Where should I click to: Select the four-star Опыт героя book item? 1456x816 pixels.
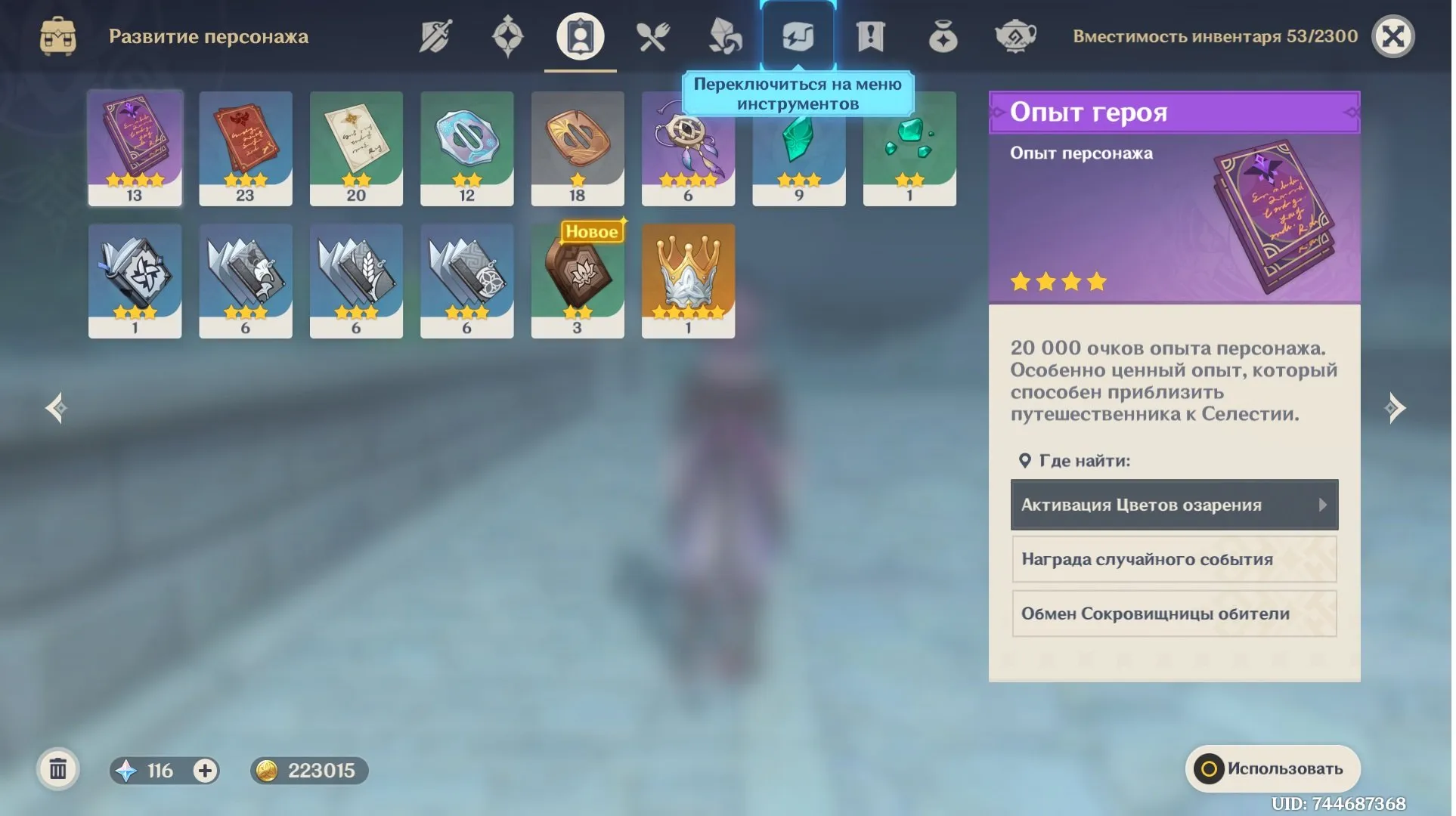(x=135, y=148)
